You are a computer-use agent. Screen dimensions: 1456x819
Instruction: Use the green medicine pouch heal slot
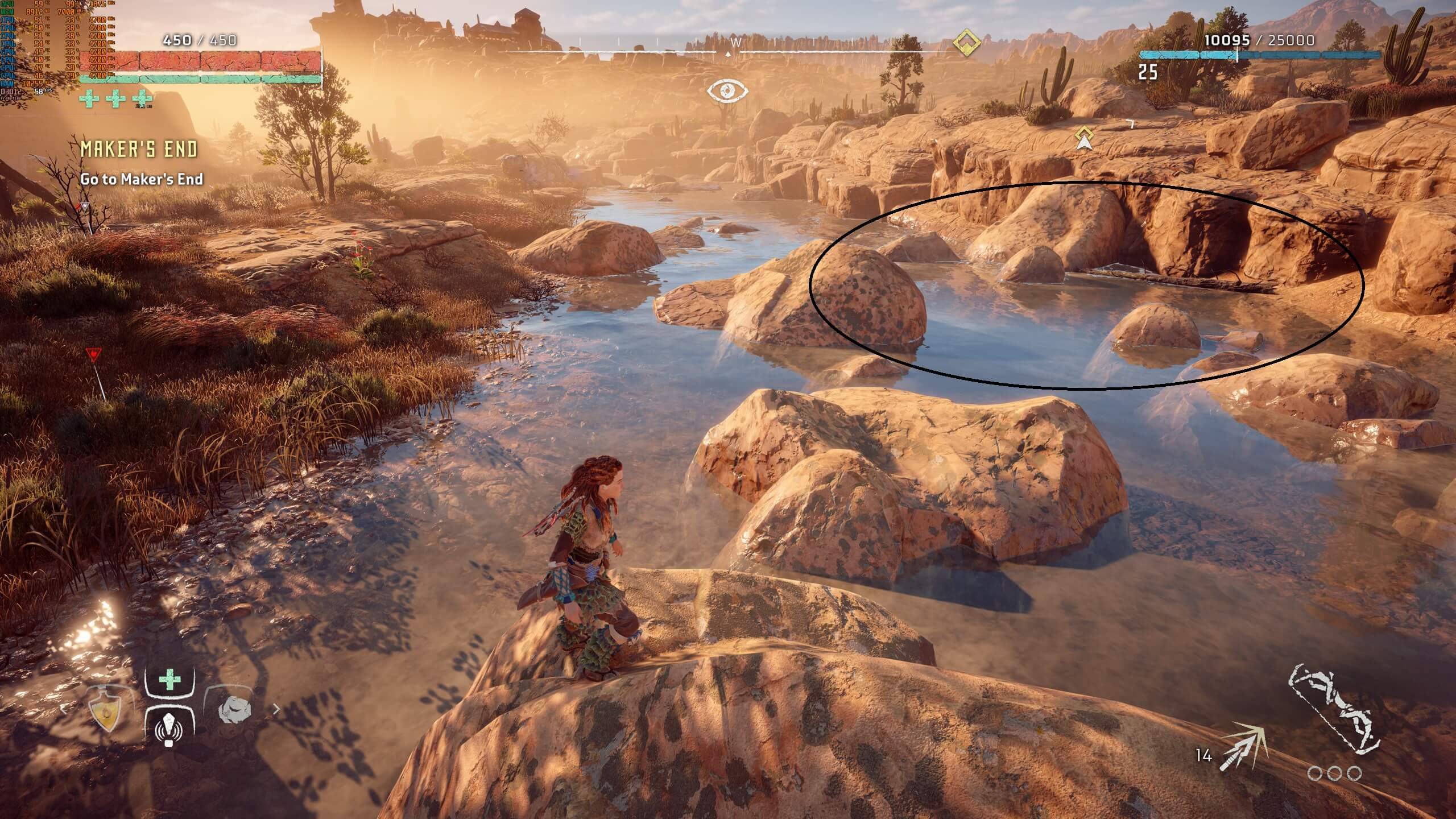[x=169, y=680]
